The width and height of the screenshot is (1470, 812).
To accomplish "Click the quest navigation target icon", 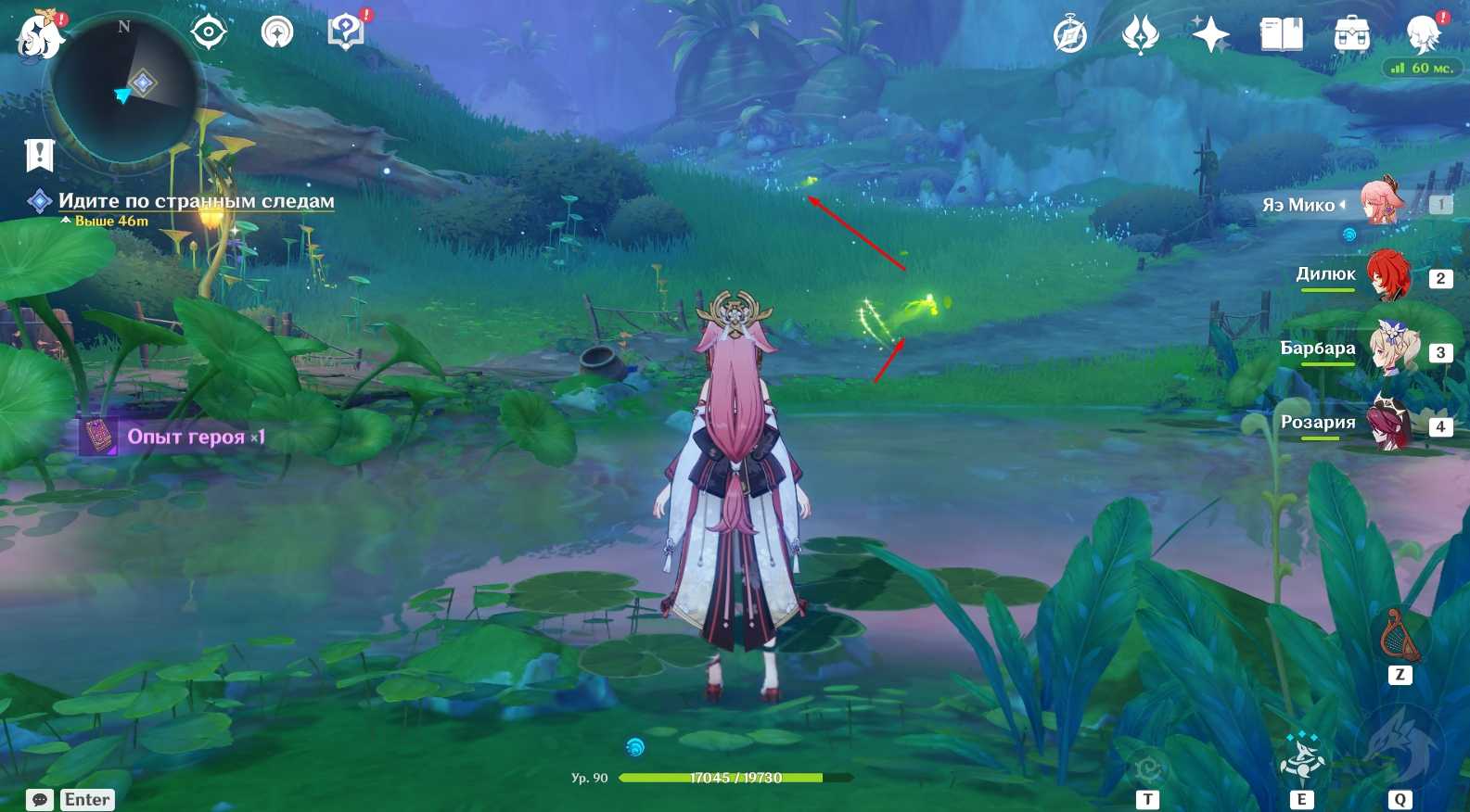I will [209, 32].
